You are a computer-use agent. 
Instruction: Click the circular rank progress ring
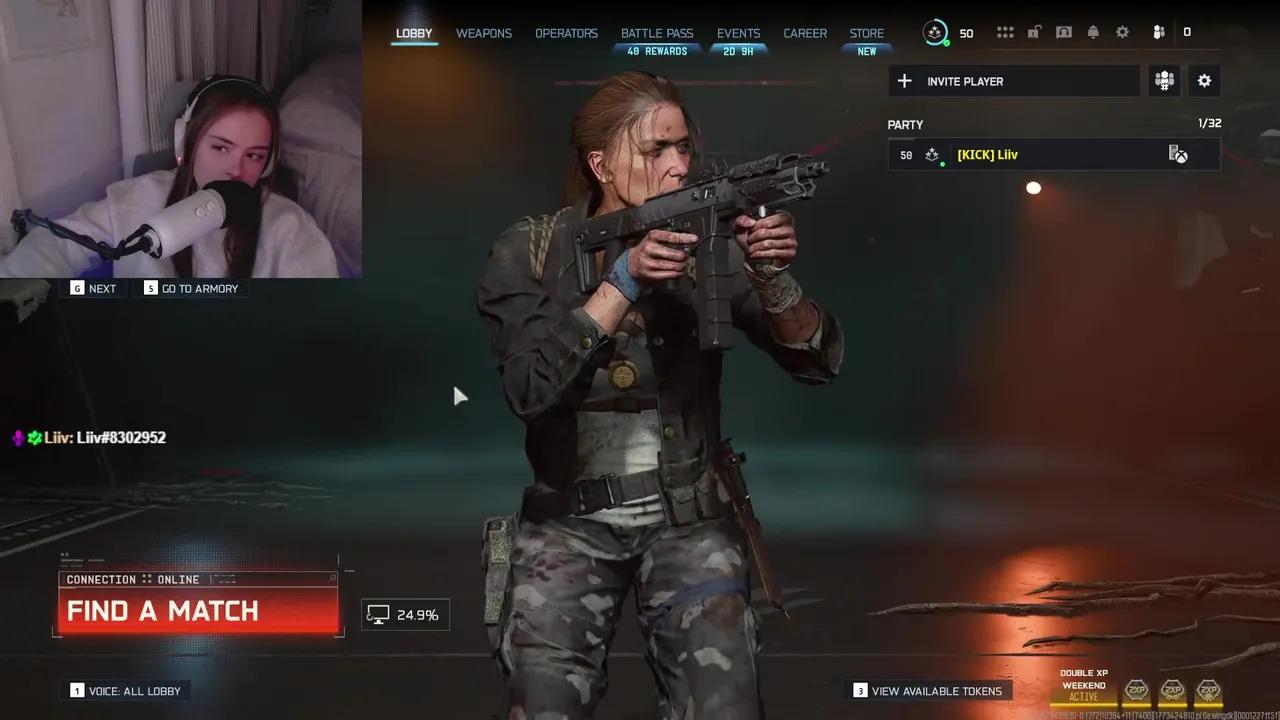tap(936, 32)
